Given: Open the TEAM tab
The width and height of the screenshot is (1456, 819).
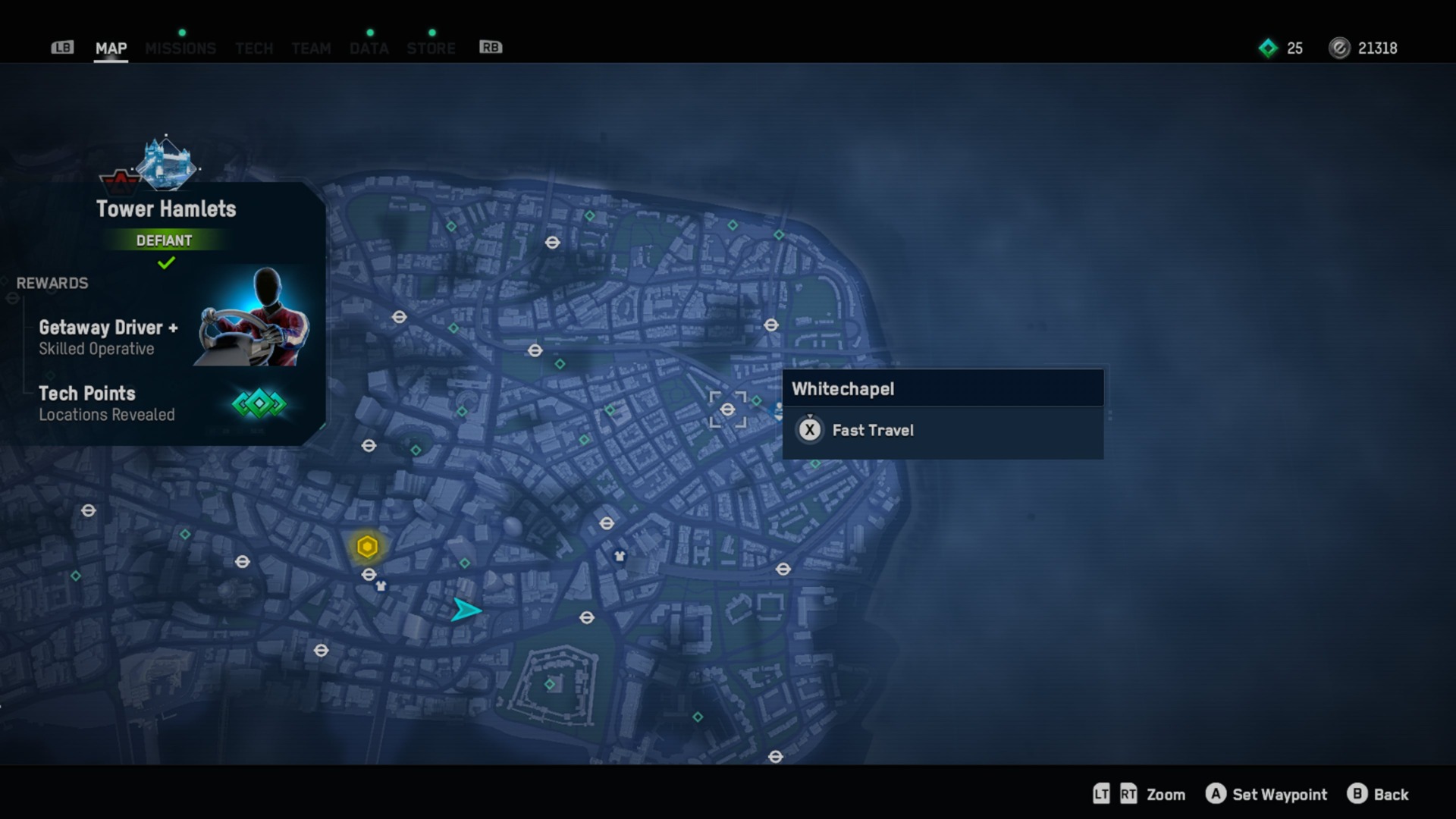Looking at the screenshot, I should (x=311, y=48).
